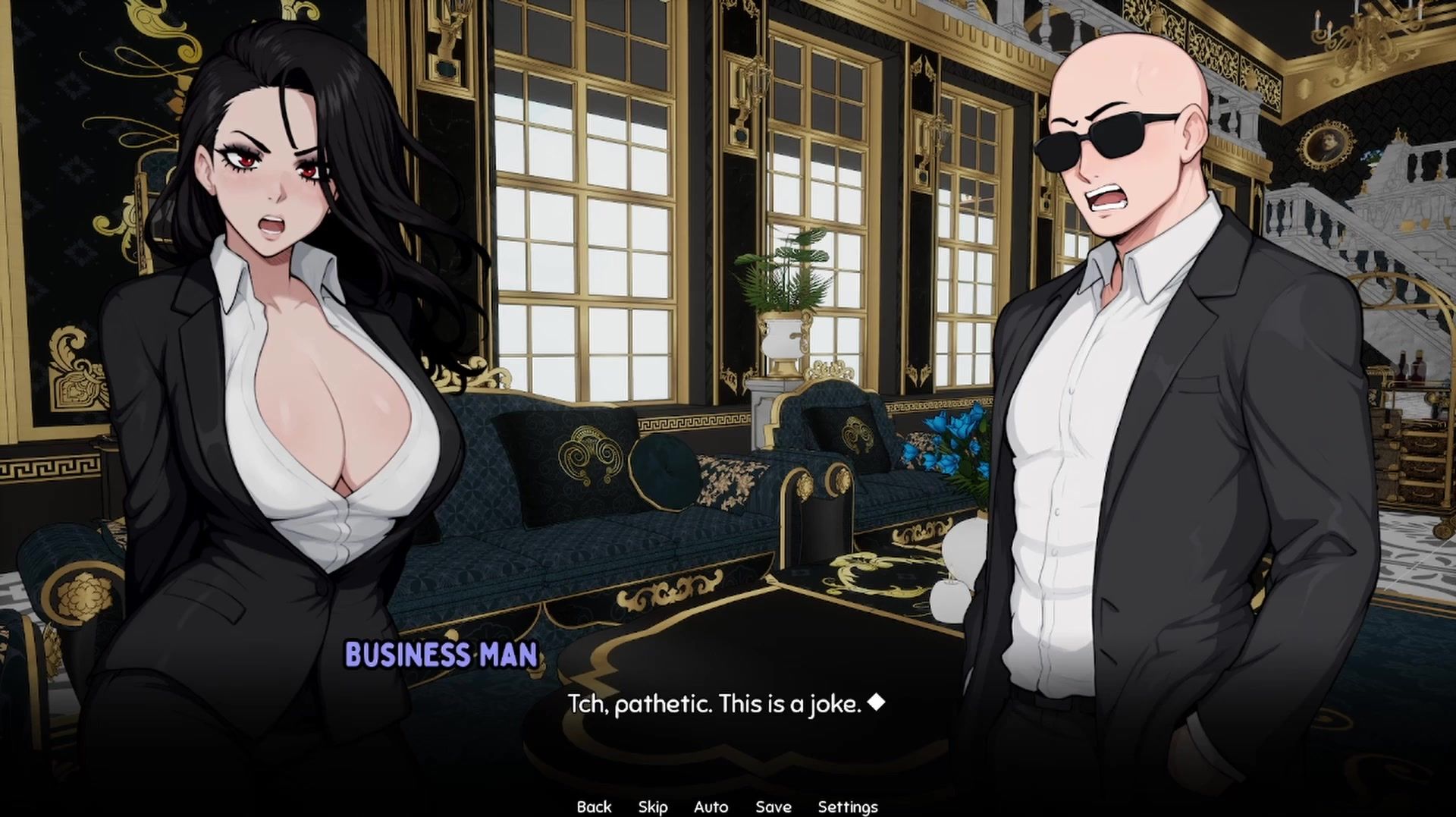The image size is (1456, 817).
Task: Skip through the dialogue
Action: (x=653, y=806)
